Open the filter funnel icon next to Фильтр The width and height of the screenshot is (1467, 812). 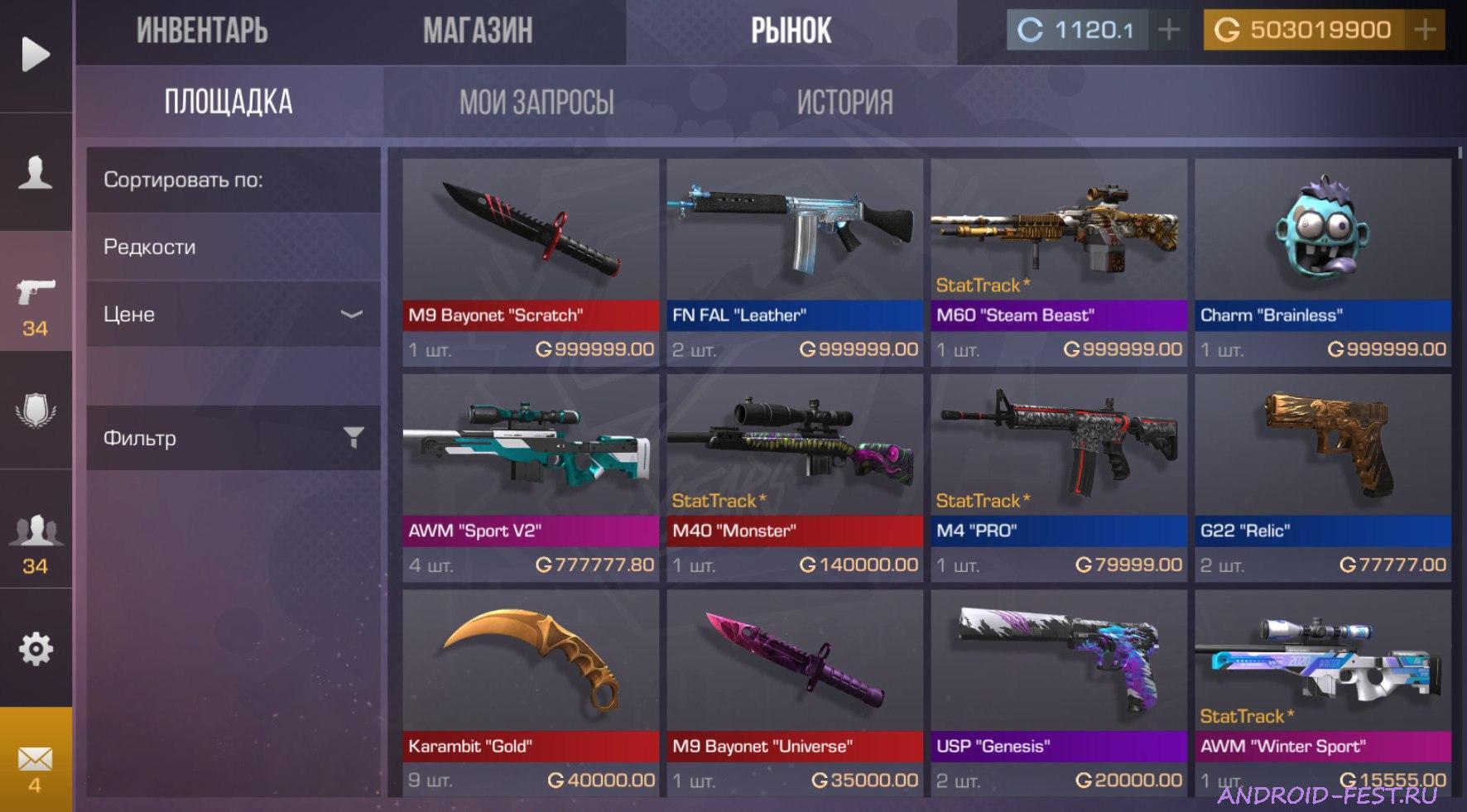354,436
